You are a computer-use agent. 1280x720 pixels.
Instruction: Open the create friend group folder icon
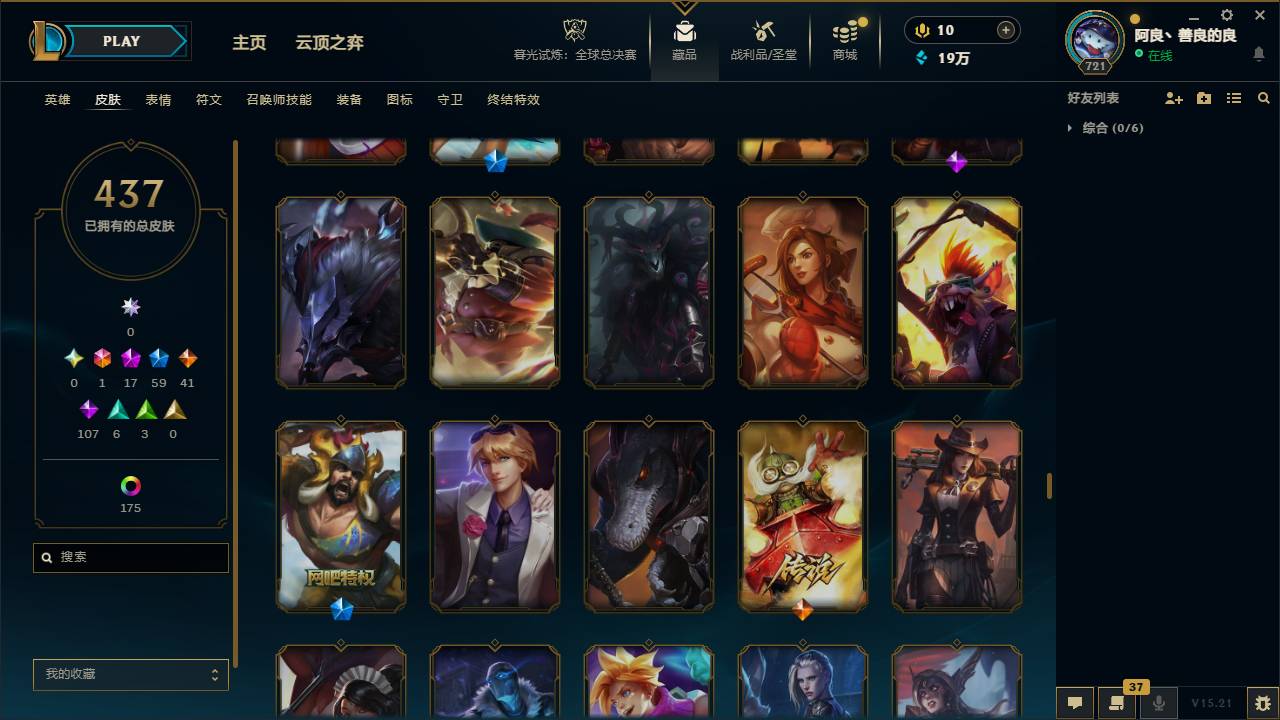tap(1203, 98)
